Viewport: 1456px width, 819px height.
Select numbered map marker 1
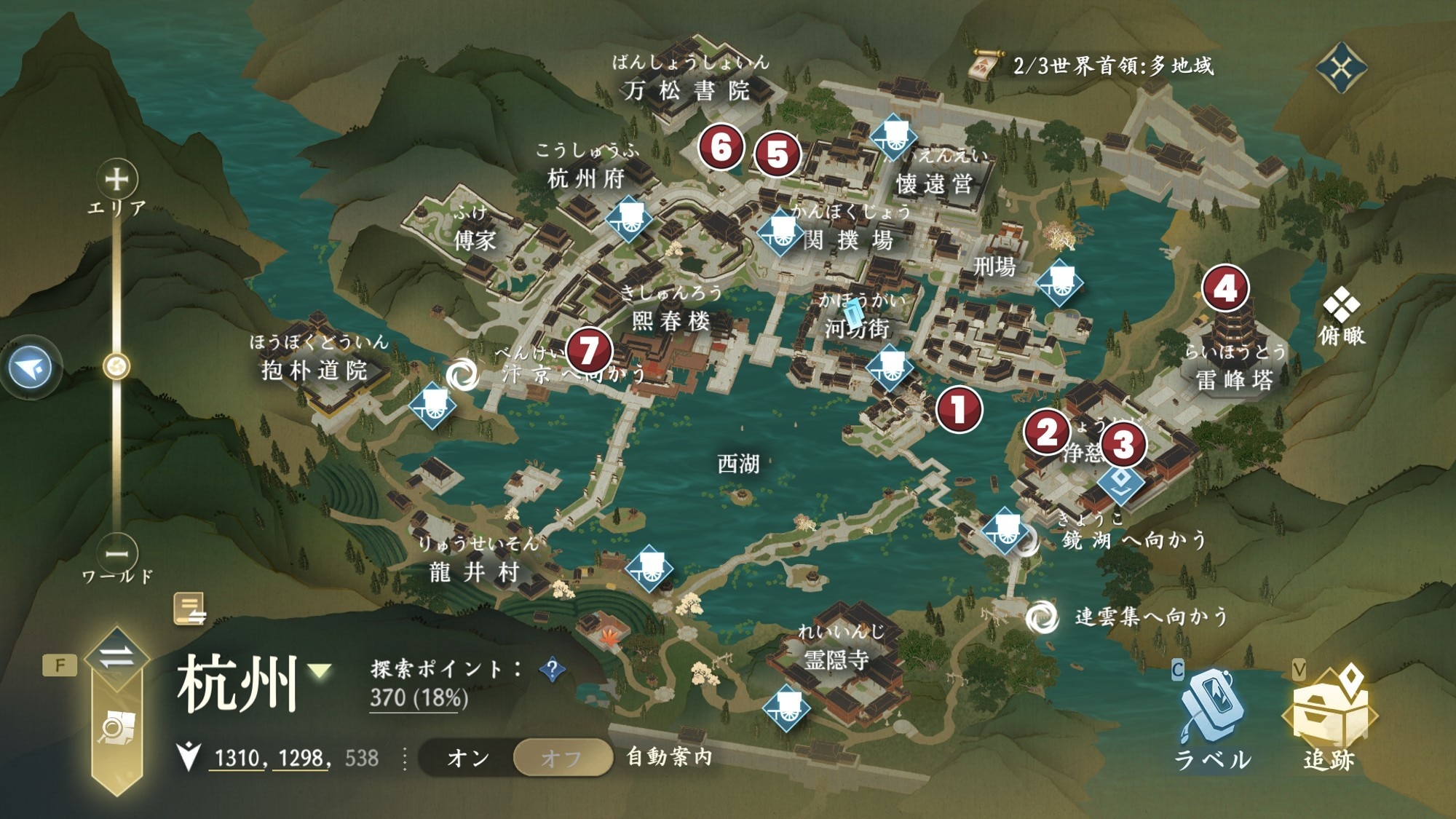click(959, 409)
